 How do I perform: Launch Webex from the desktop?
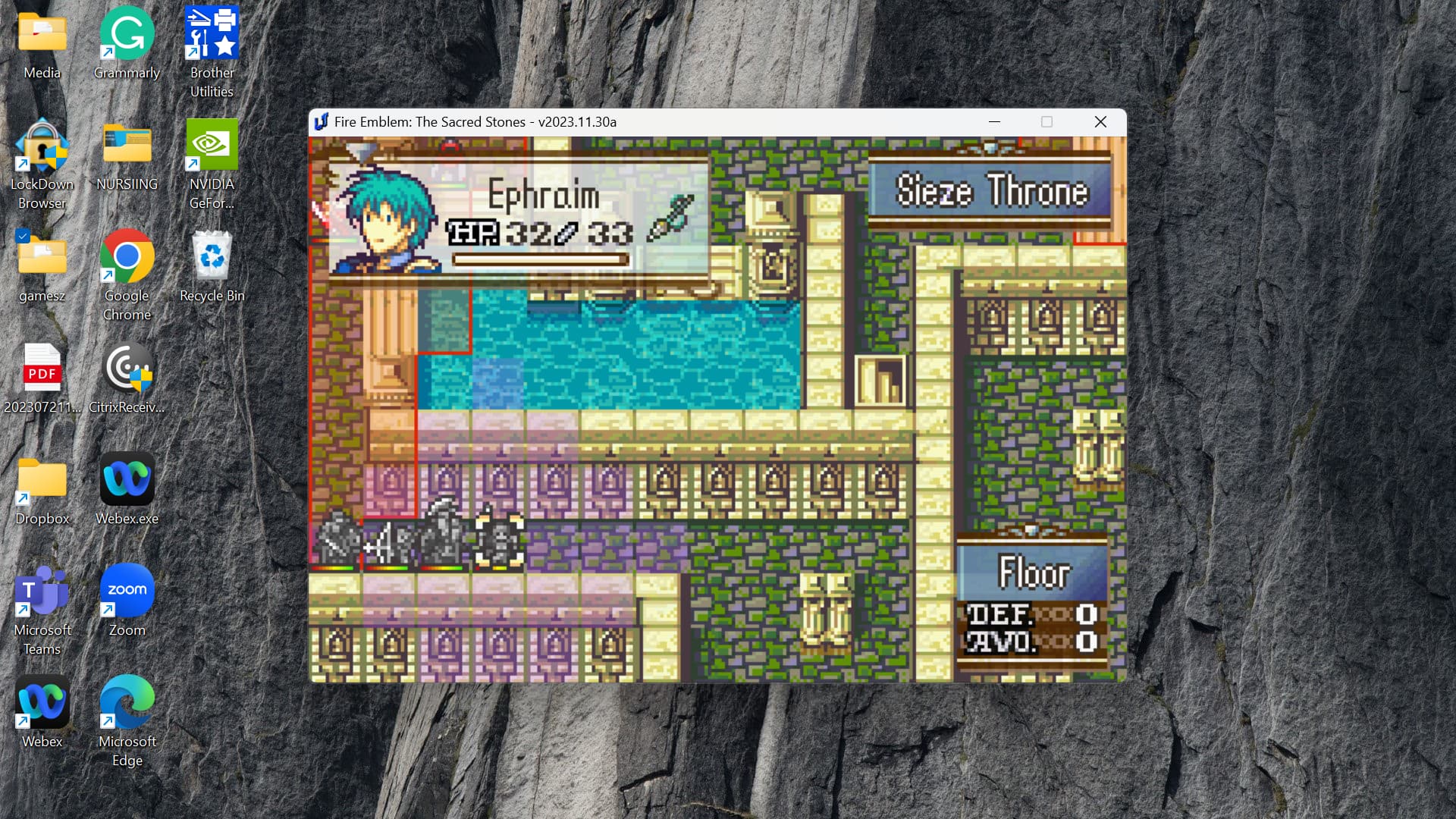42,701
